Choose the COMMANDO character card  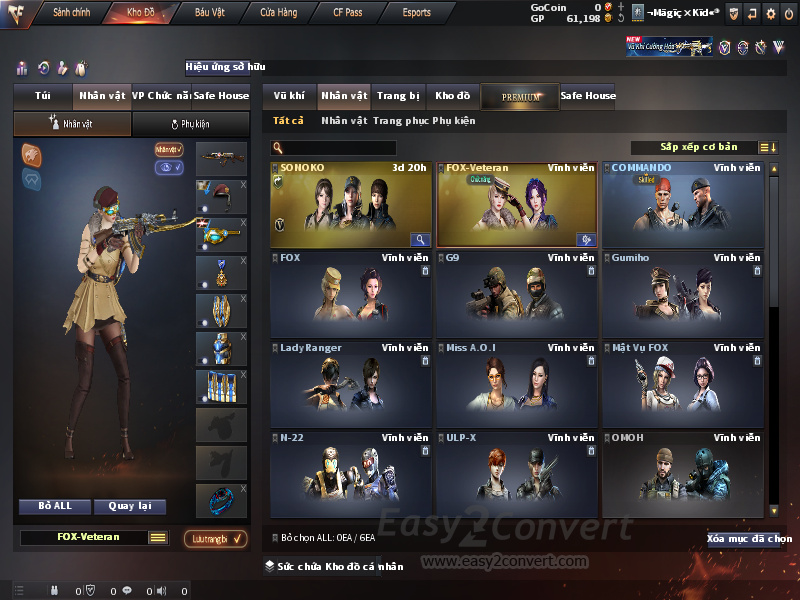[683, 204]
